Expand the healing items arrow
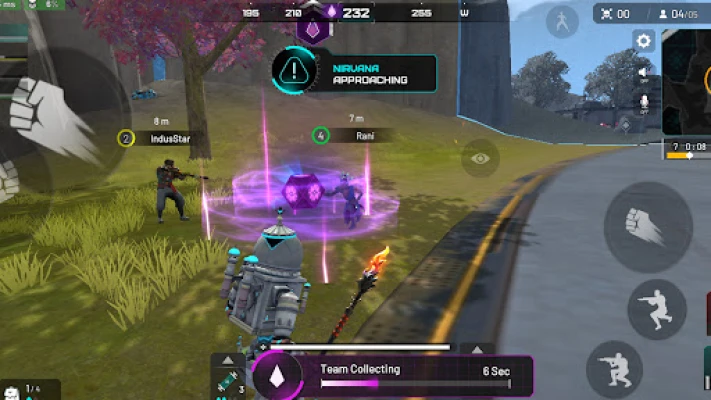This screenshot has width=711, height=400. point(226,359)
